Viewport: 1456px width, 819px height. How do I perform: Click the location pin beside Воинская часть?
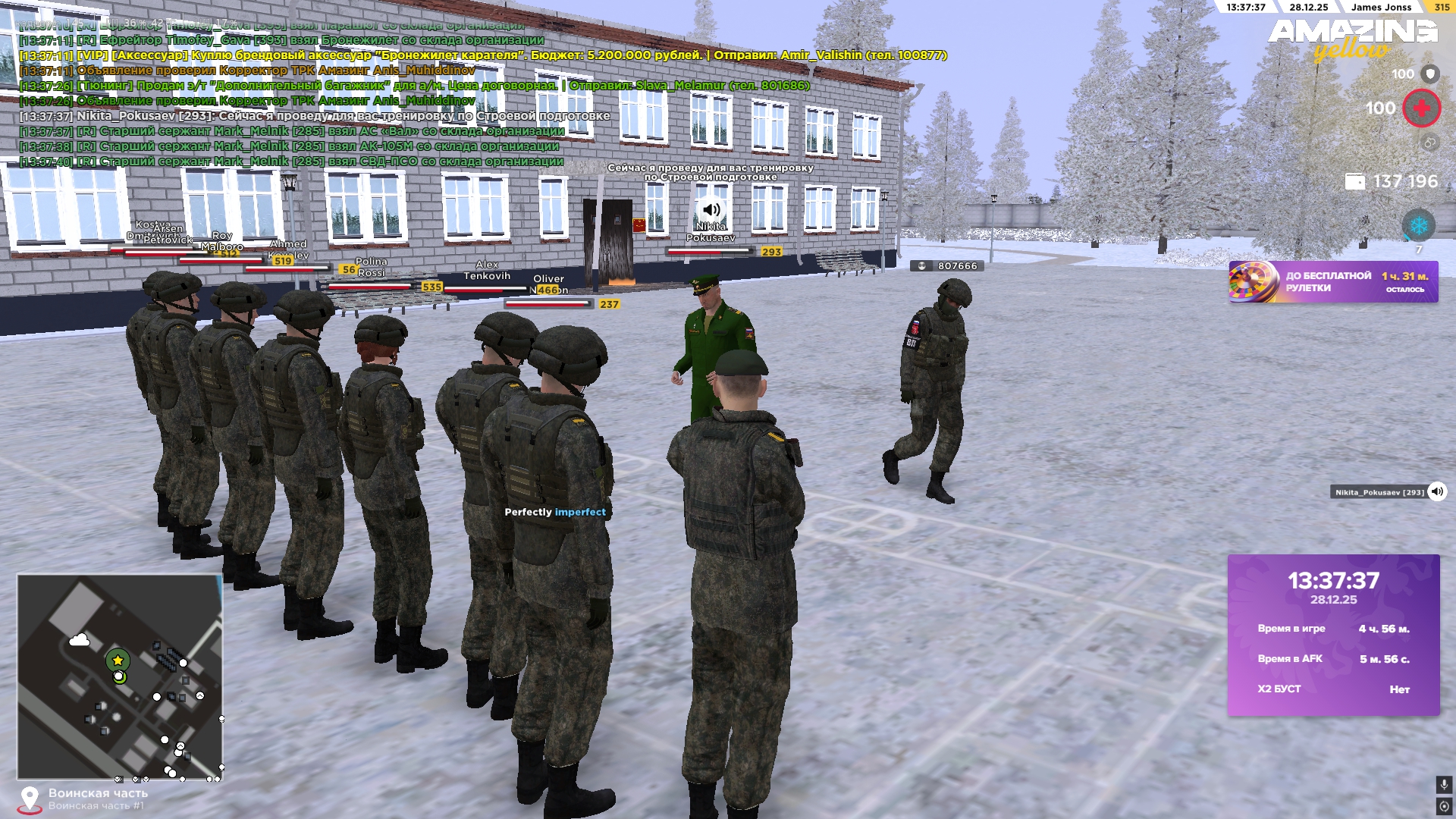[30, 797]
